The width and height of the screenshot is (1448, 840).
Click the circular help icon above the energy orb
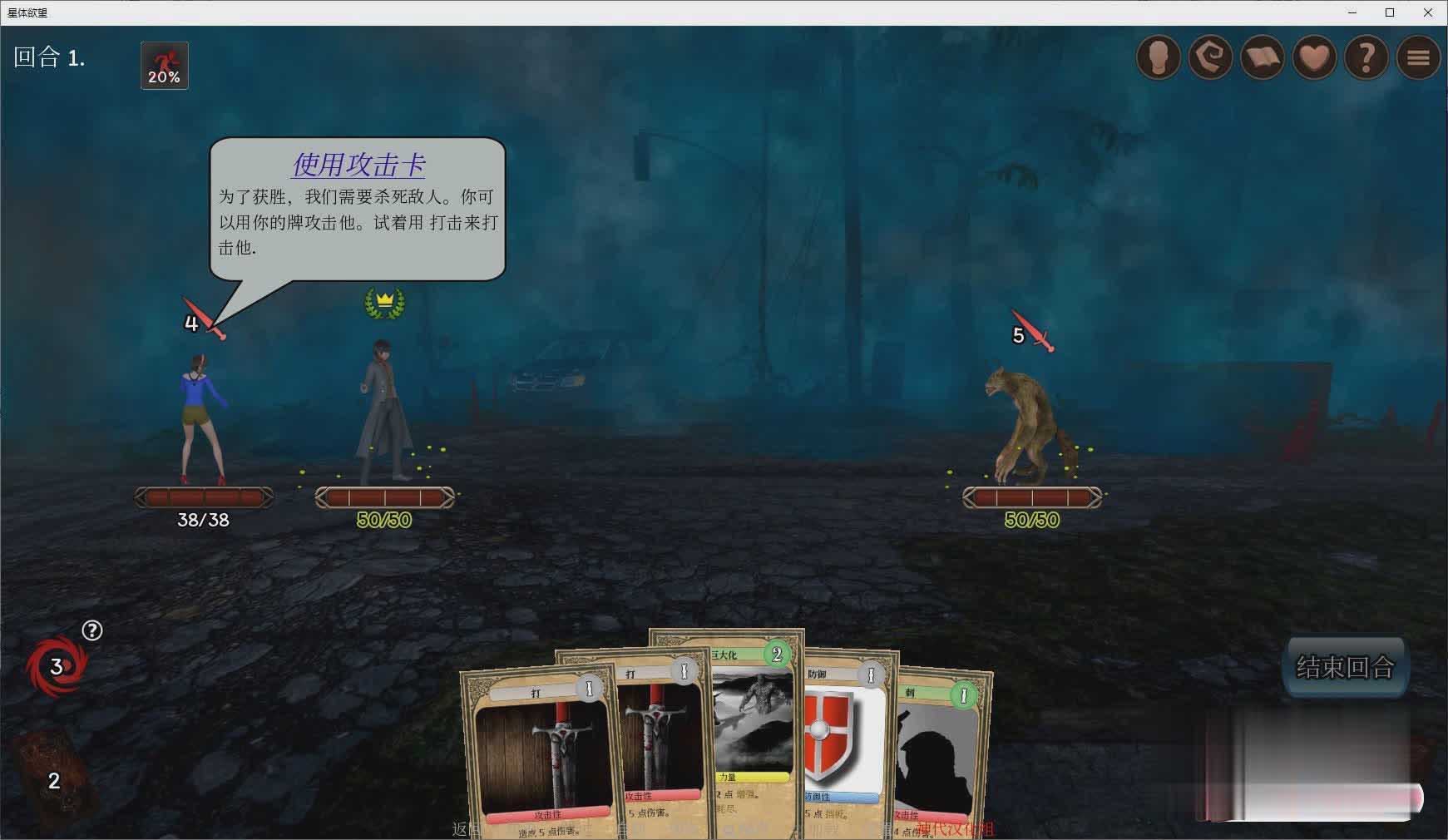92,630
